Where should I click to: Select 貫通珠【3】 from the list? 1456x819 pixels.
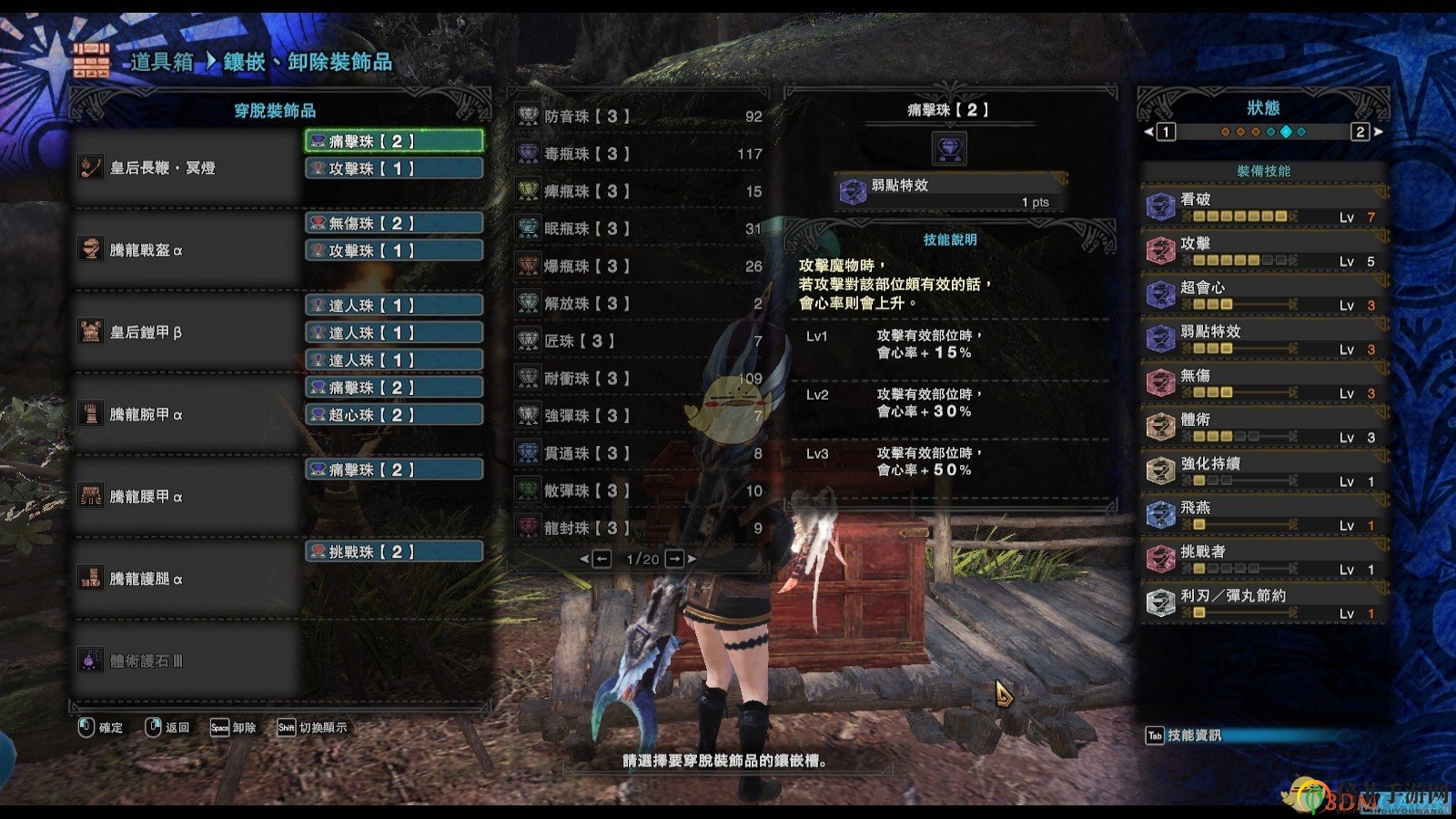click(x=639, y=453)
